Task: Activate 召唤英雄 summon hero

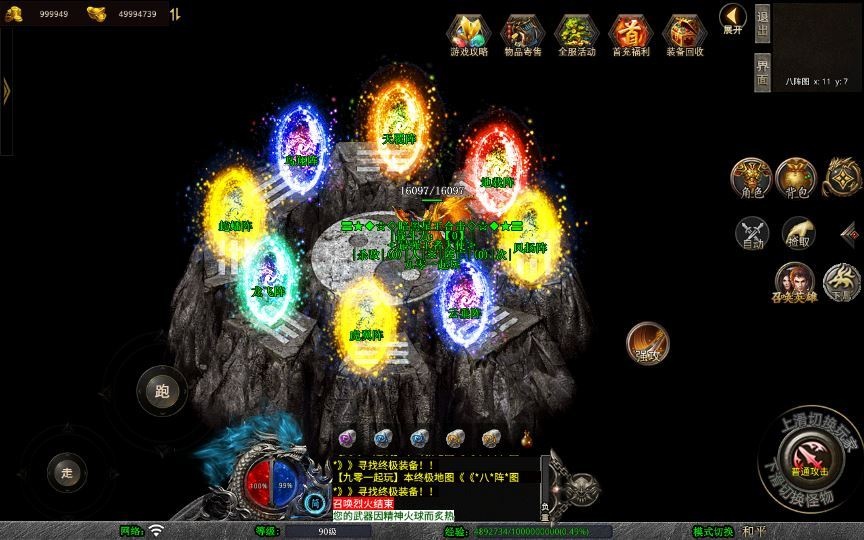Action: [x=794, y=282]
